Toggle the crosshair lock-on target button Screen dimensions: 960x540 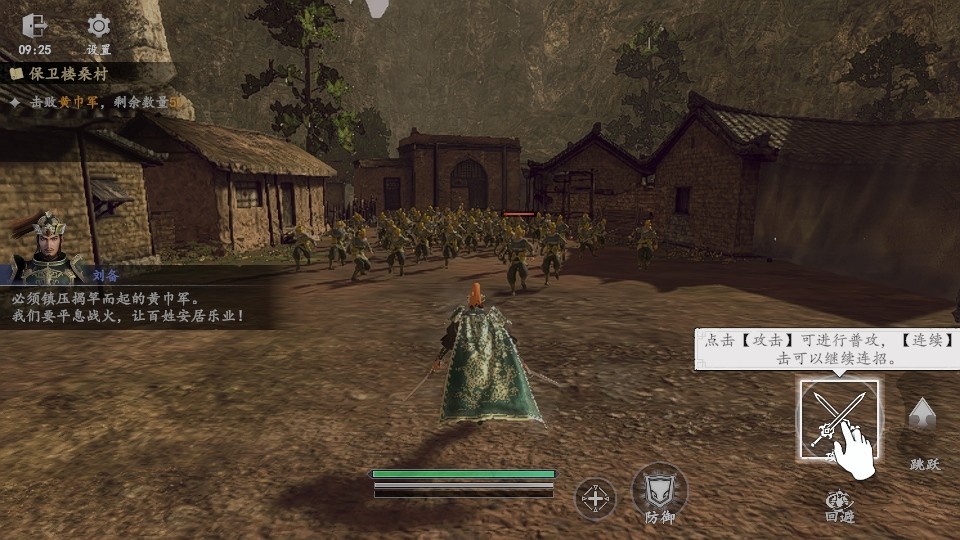pos(595,498)
